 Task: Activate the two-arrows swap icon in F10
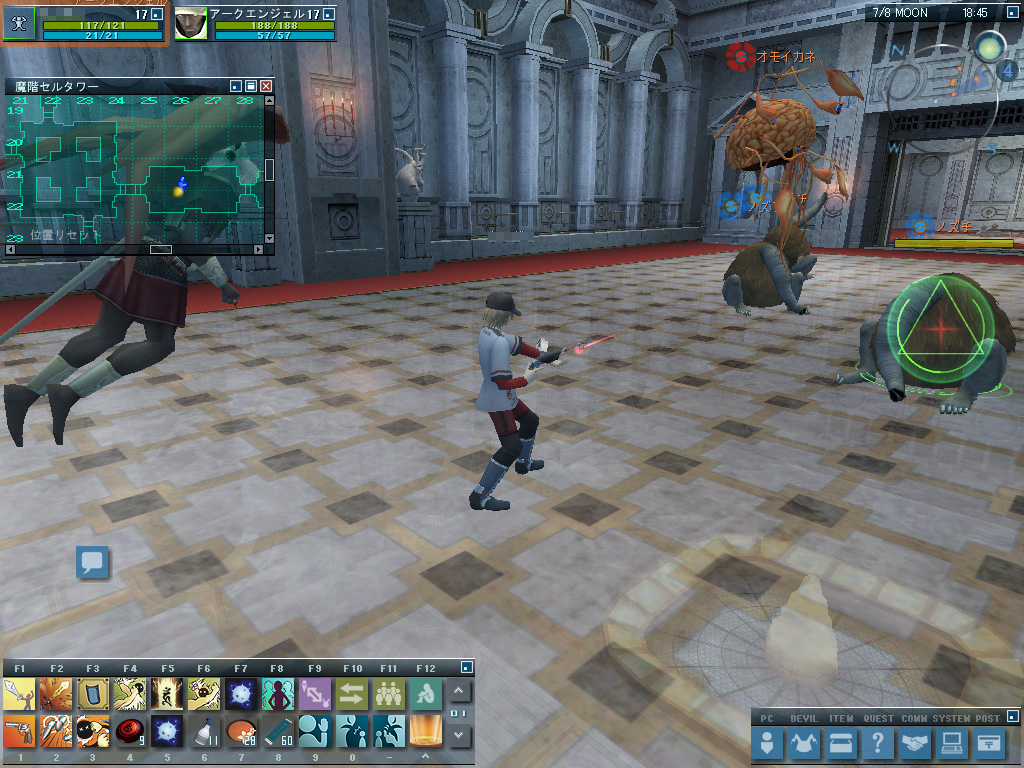[x=352, y=693]
